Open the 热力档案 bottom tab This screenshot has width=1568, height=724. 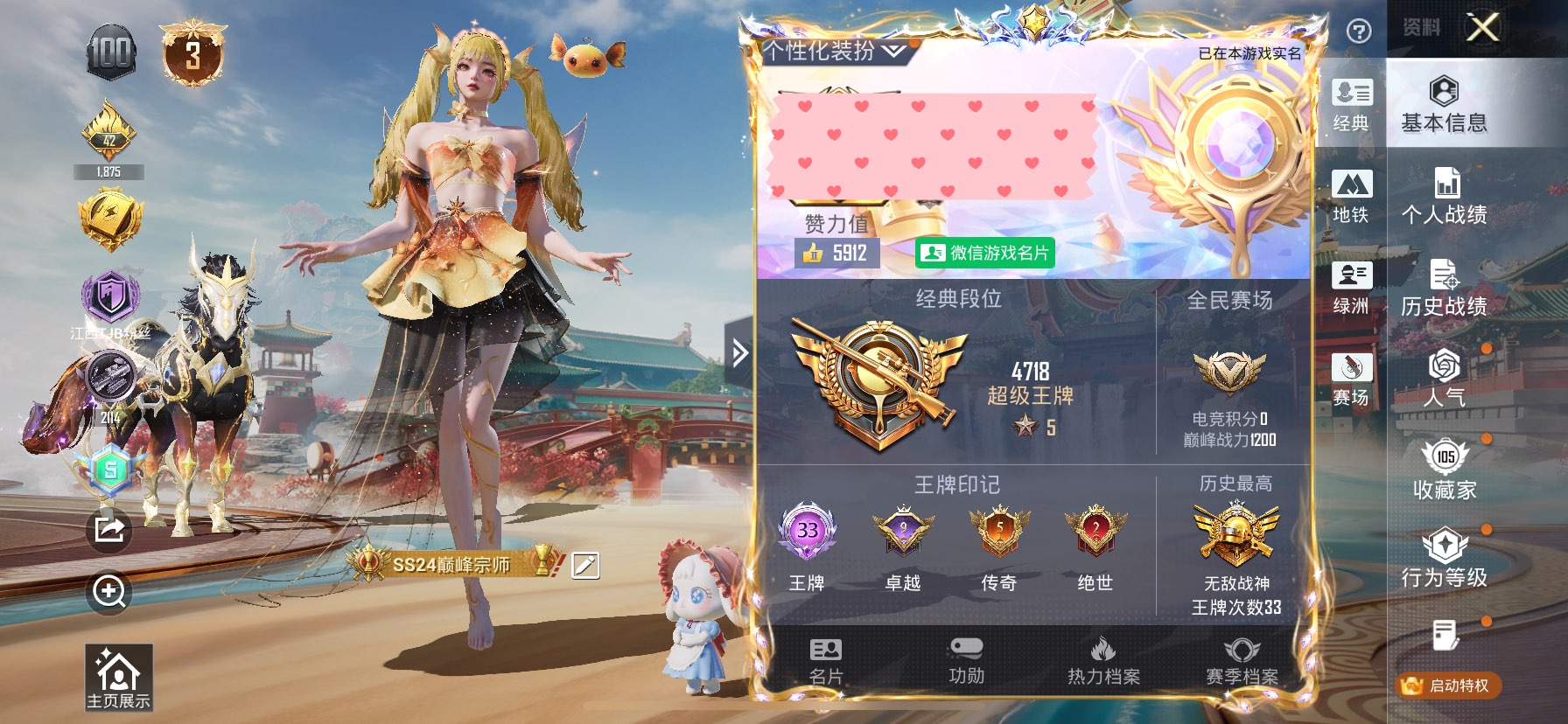point(1102,661)
